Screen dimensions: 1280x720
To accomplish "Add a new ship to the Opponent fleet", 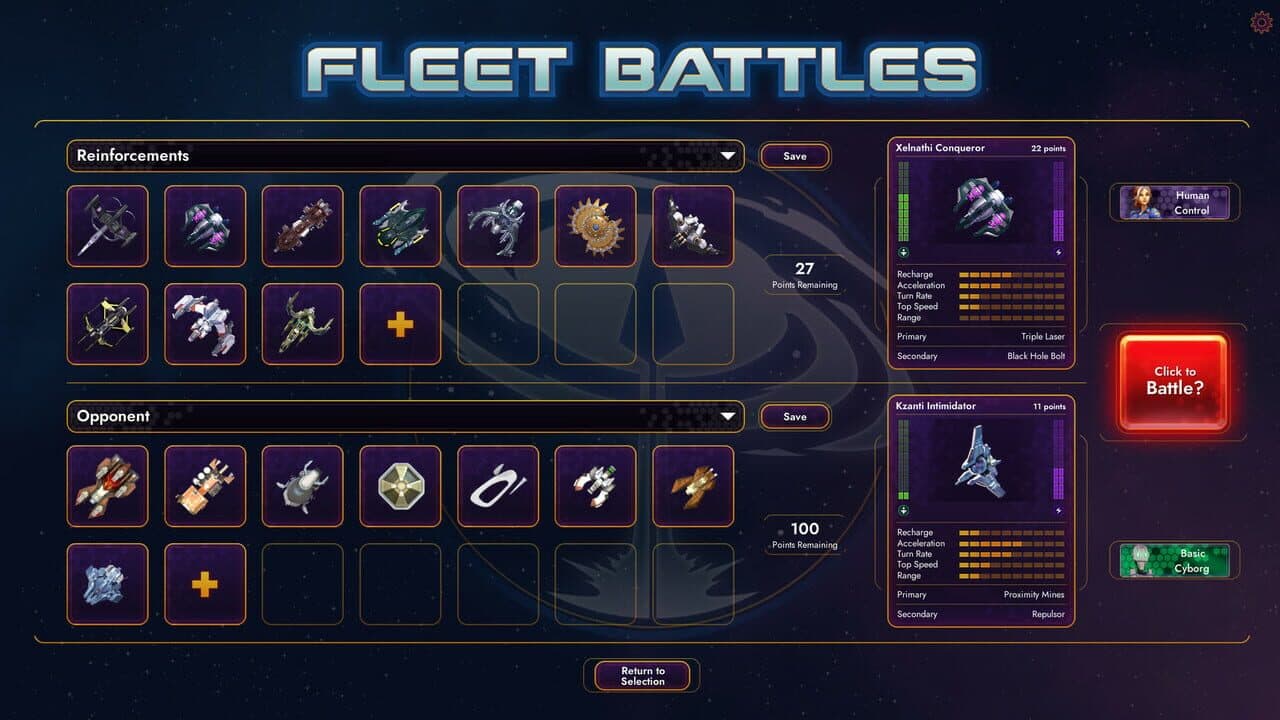I will click(205, 583).
